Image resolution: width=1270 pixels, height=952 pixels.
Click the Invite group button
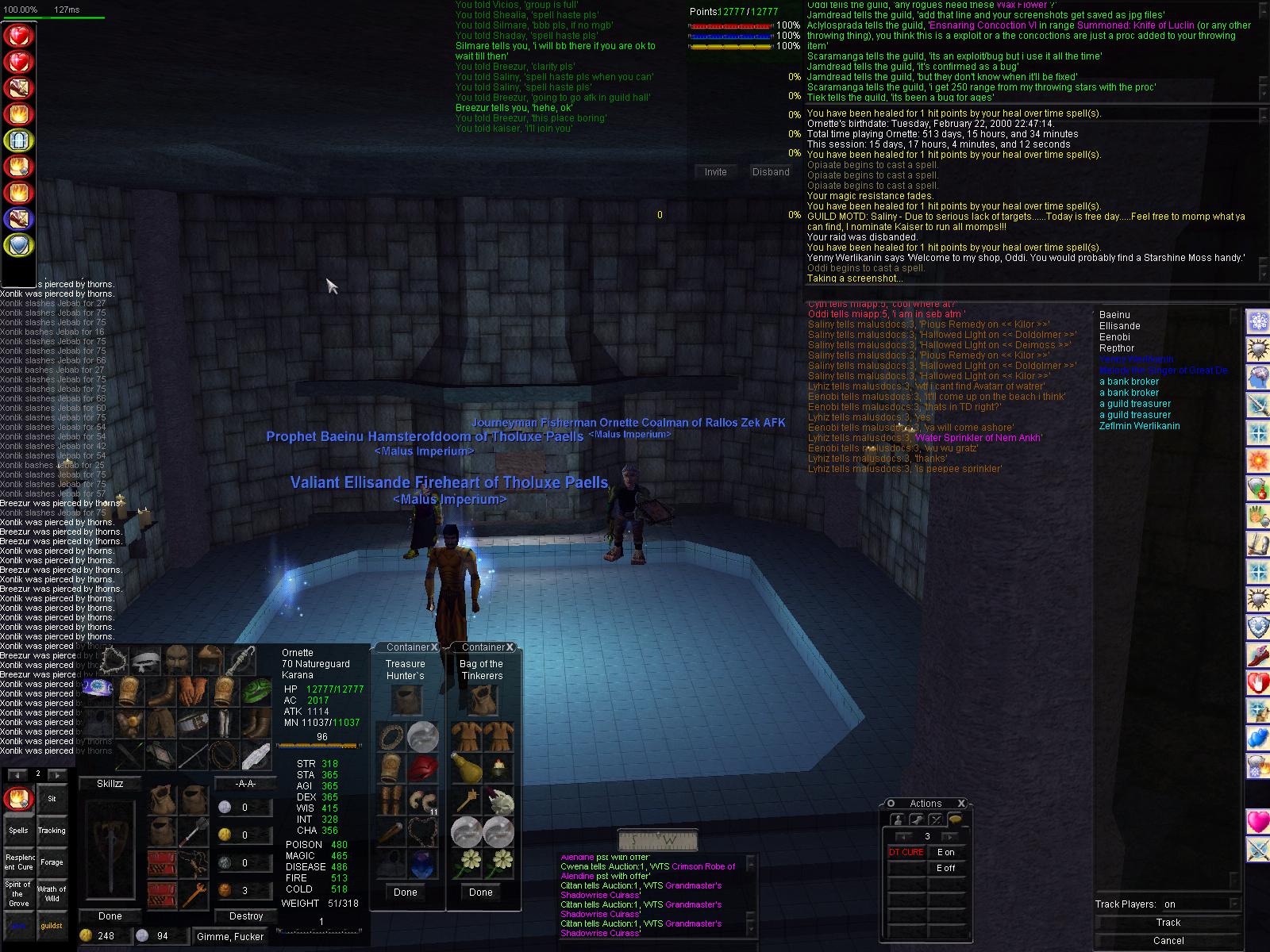[715, 171]
